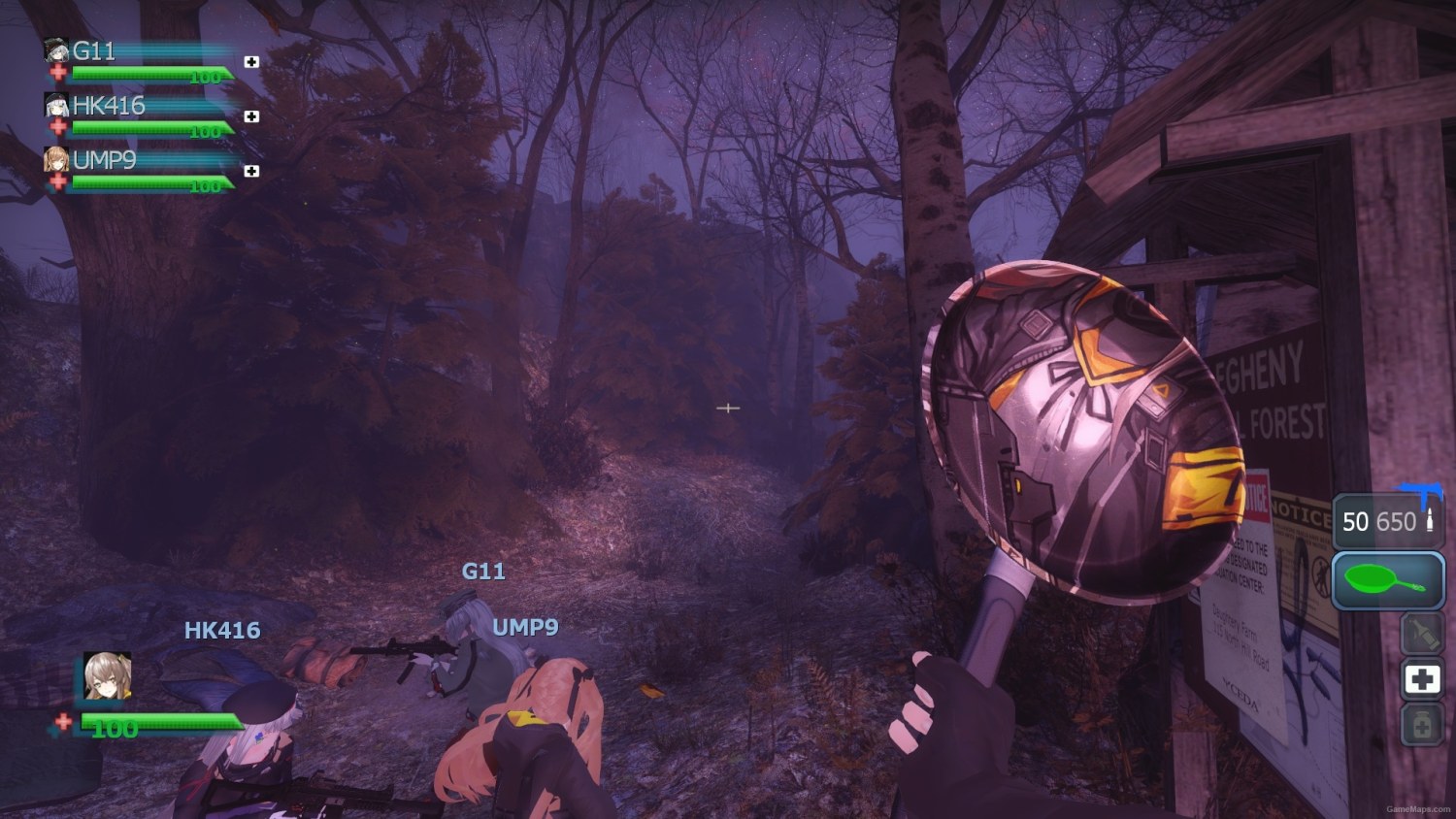The width and height of the screenshot is (1456, 819).
Task: Click the medkit icon beside UMP9's panel
Action: pyautogui.click(x=251, y=171)
